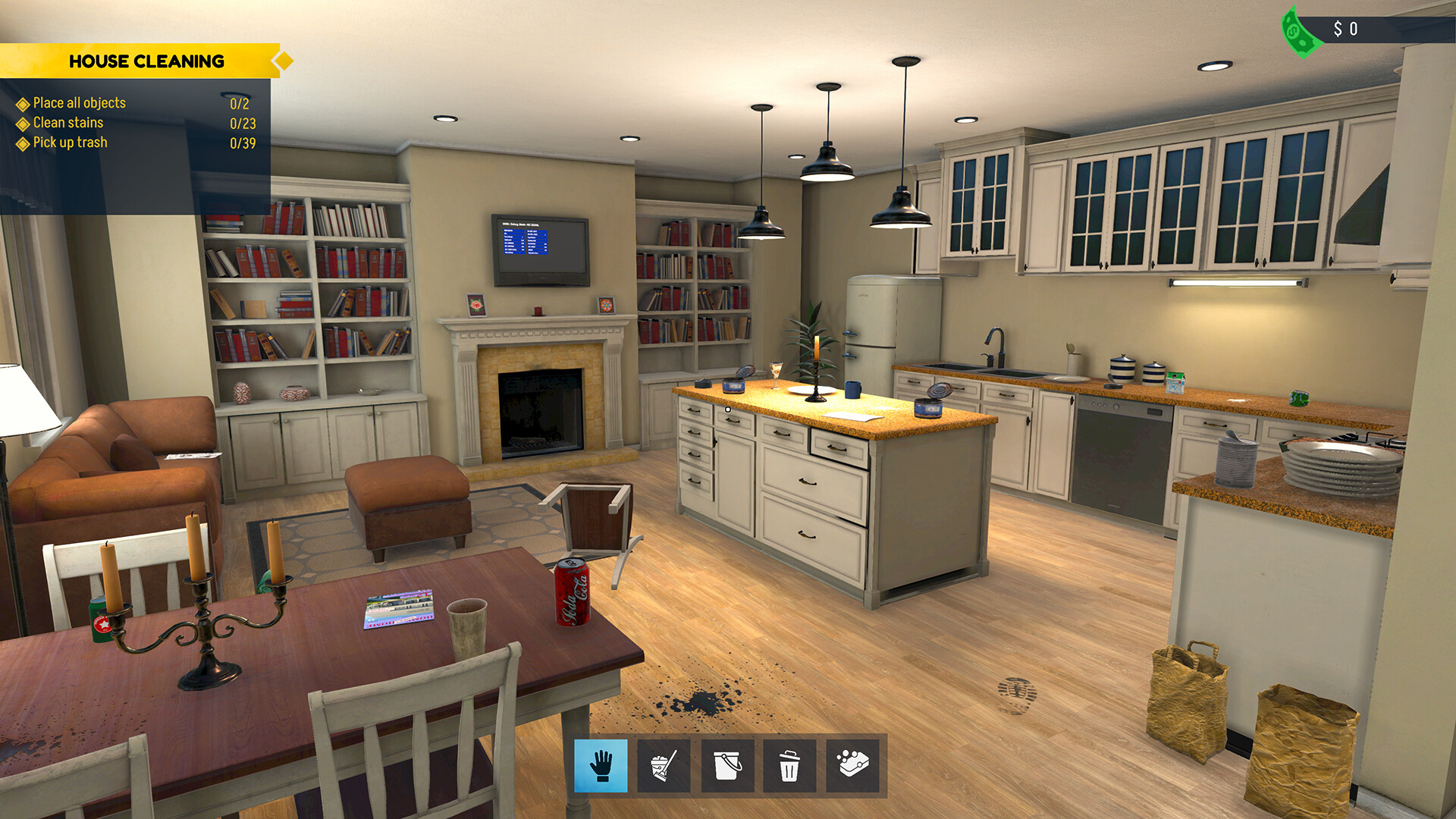1456x819 pixels.
Task: Click the diamond icon beside Place all objects
Action: coord(23,102)
